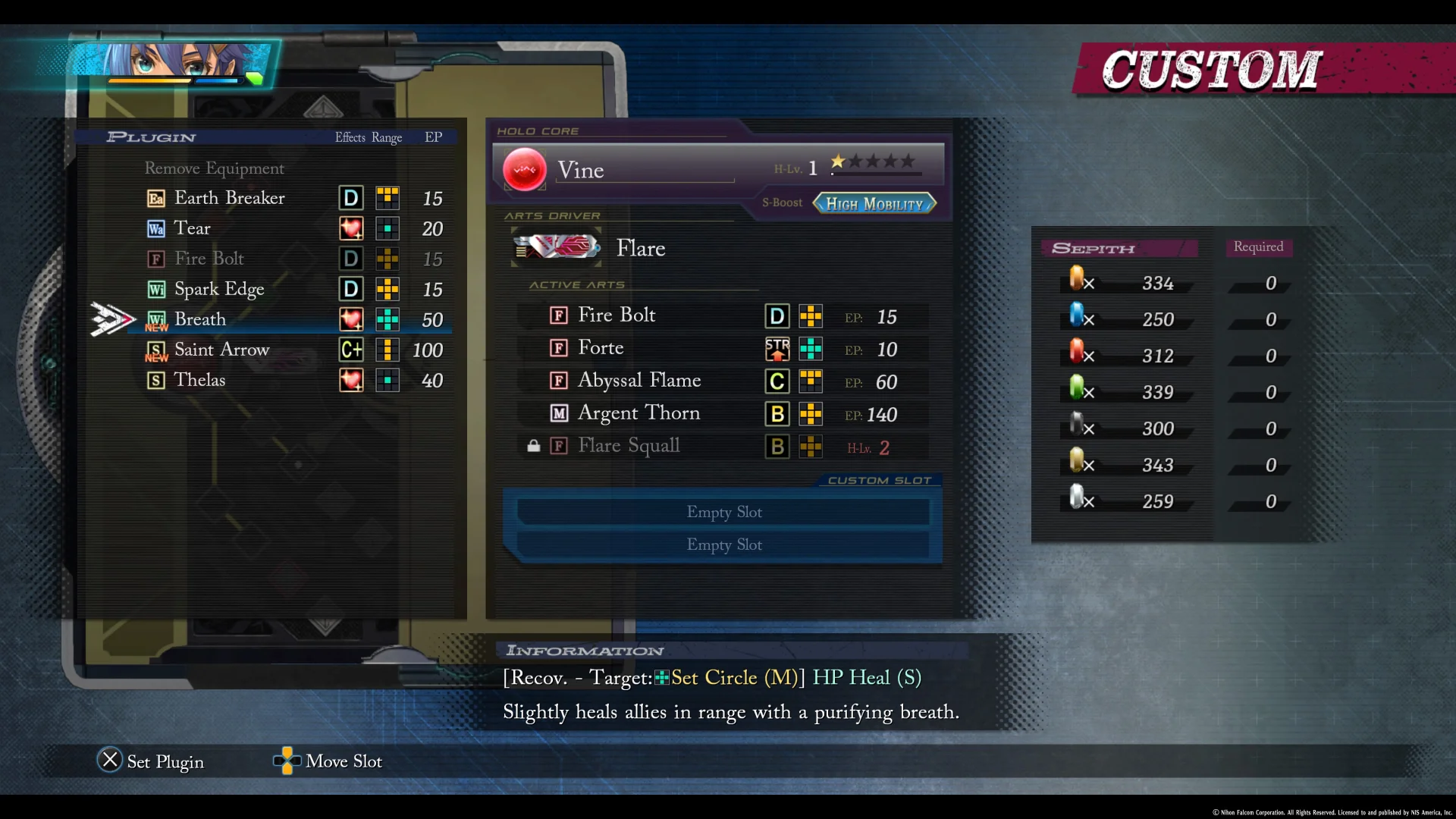Image resolution: width=1456 pixels, height=819 pixels.
Task: Select the Tear plugin entry
Action: click(193, 228)
